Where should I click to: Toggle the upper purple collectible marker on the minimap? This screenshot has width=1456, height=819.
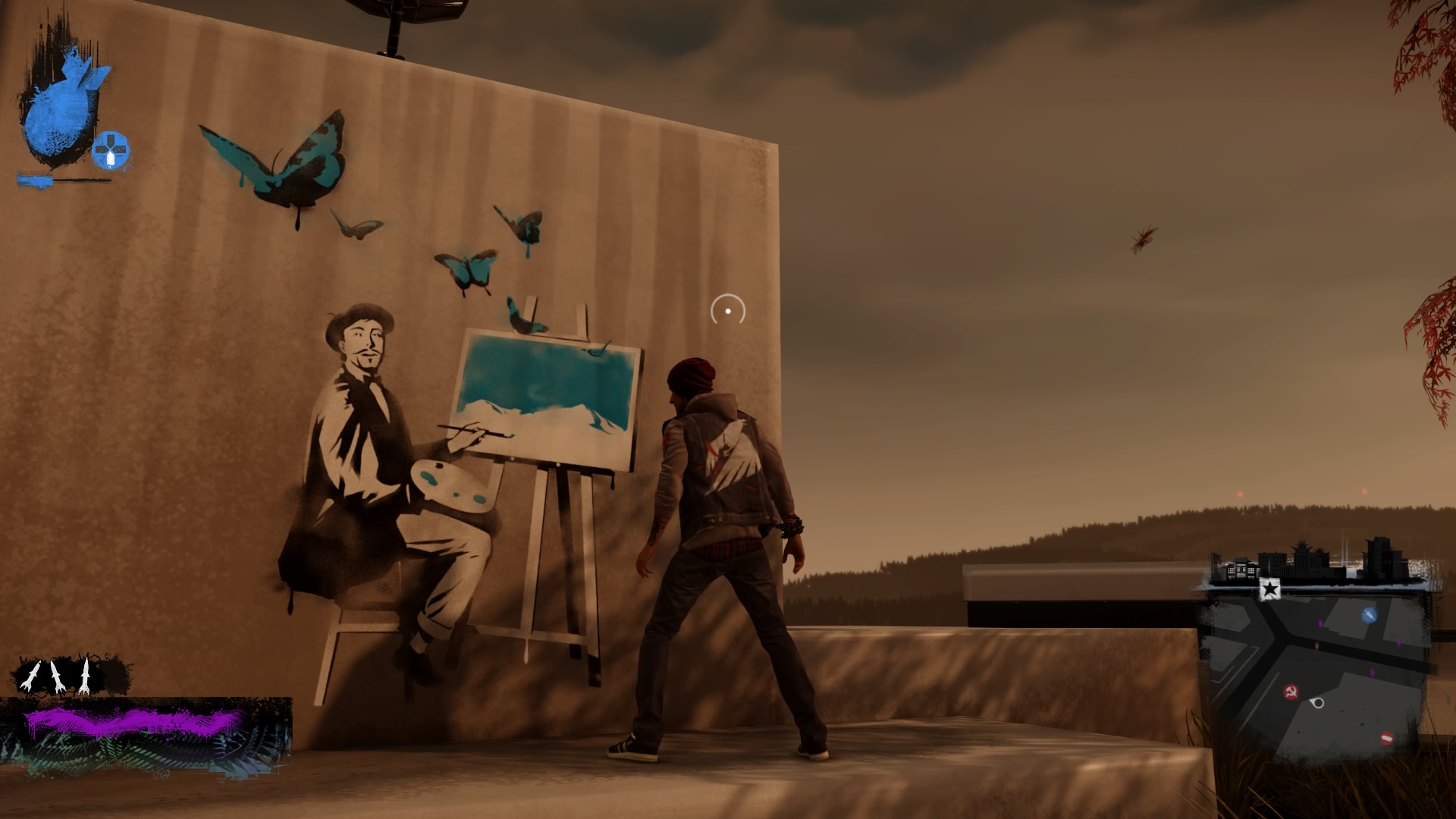[x=1320, y=623]
